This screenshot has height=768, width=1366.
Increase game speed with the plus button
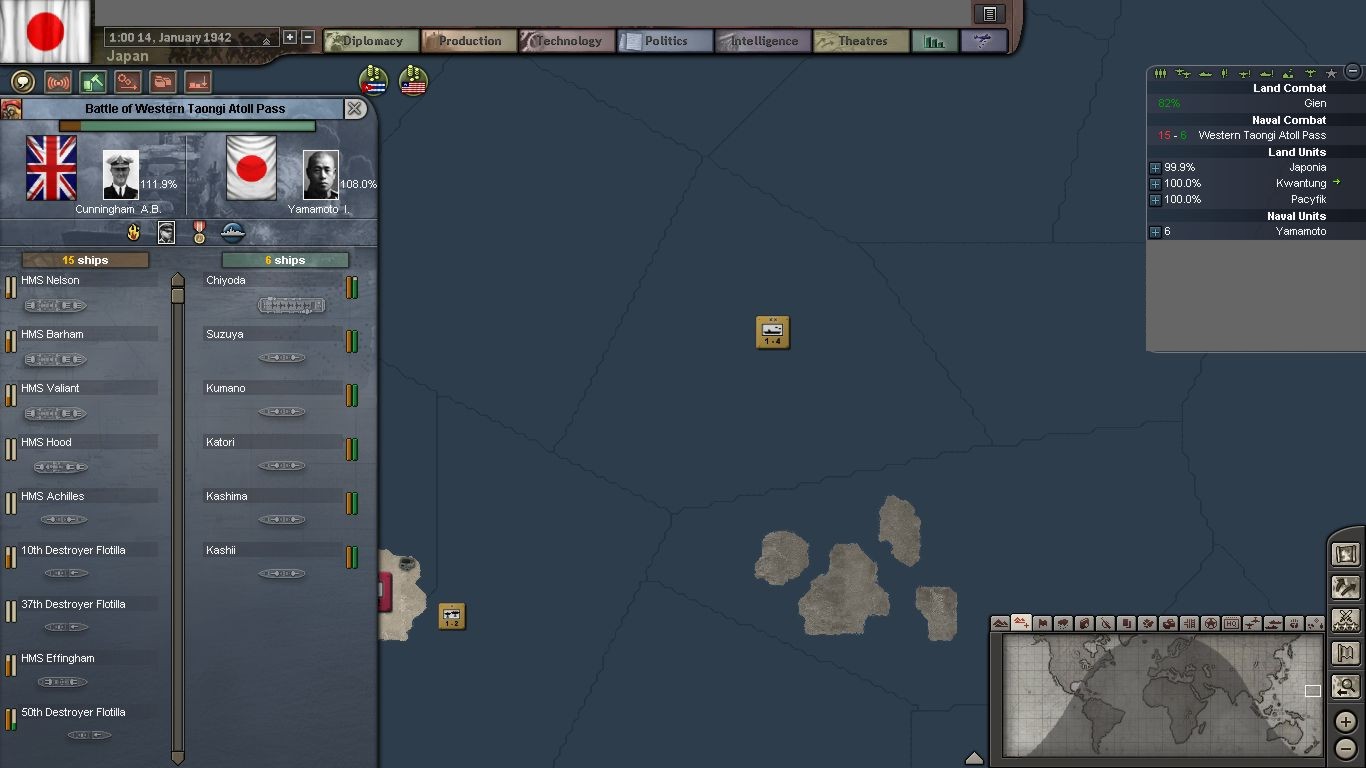[290, 37]
